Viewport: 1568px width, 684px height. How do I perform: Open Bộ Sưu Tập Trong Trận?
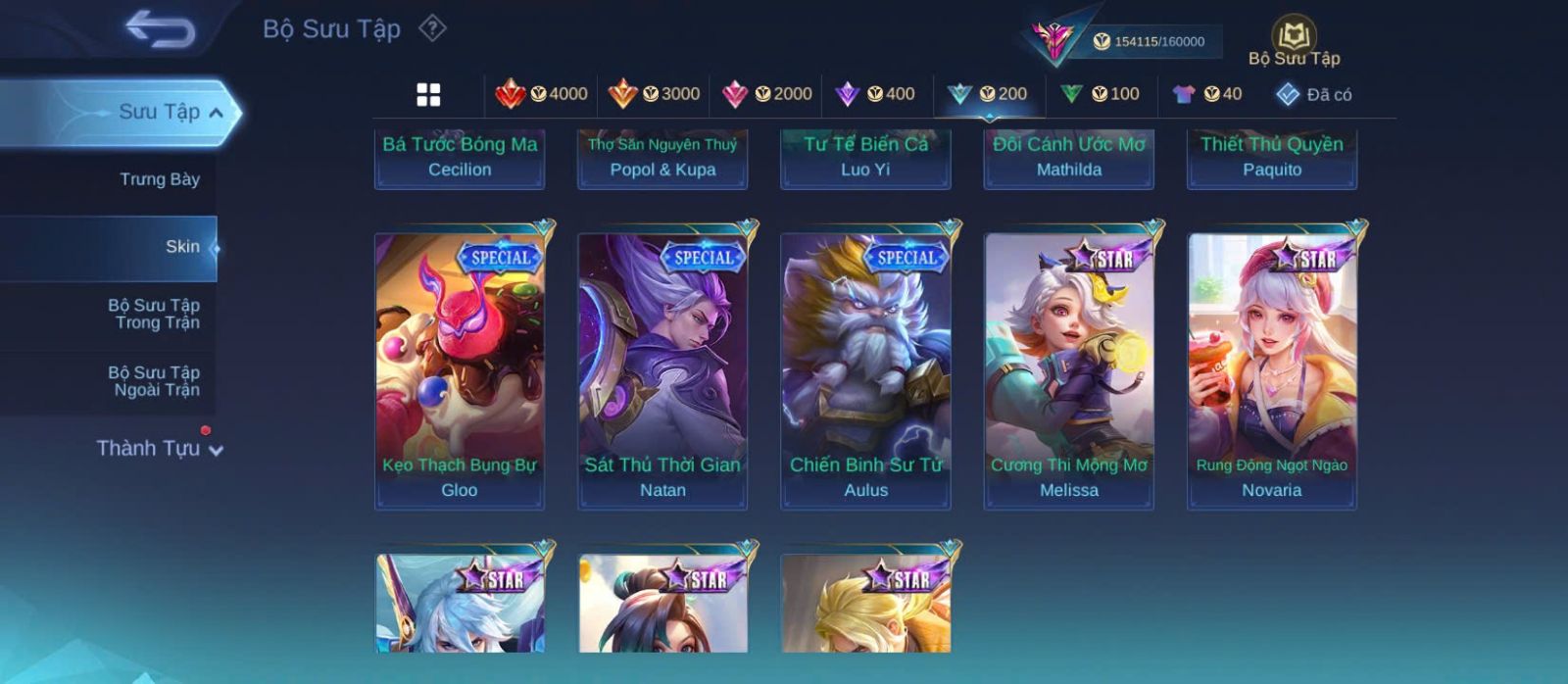coord(154,314)
